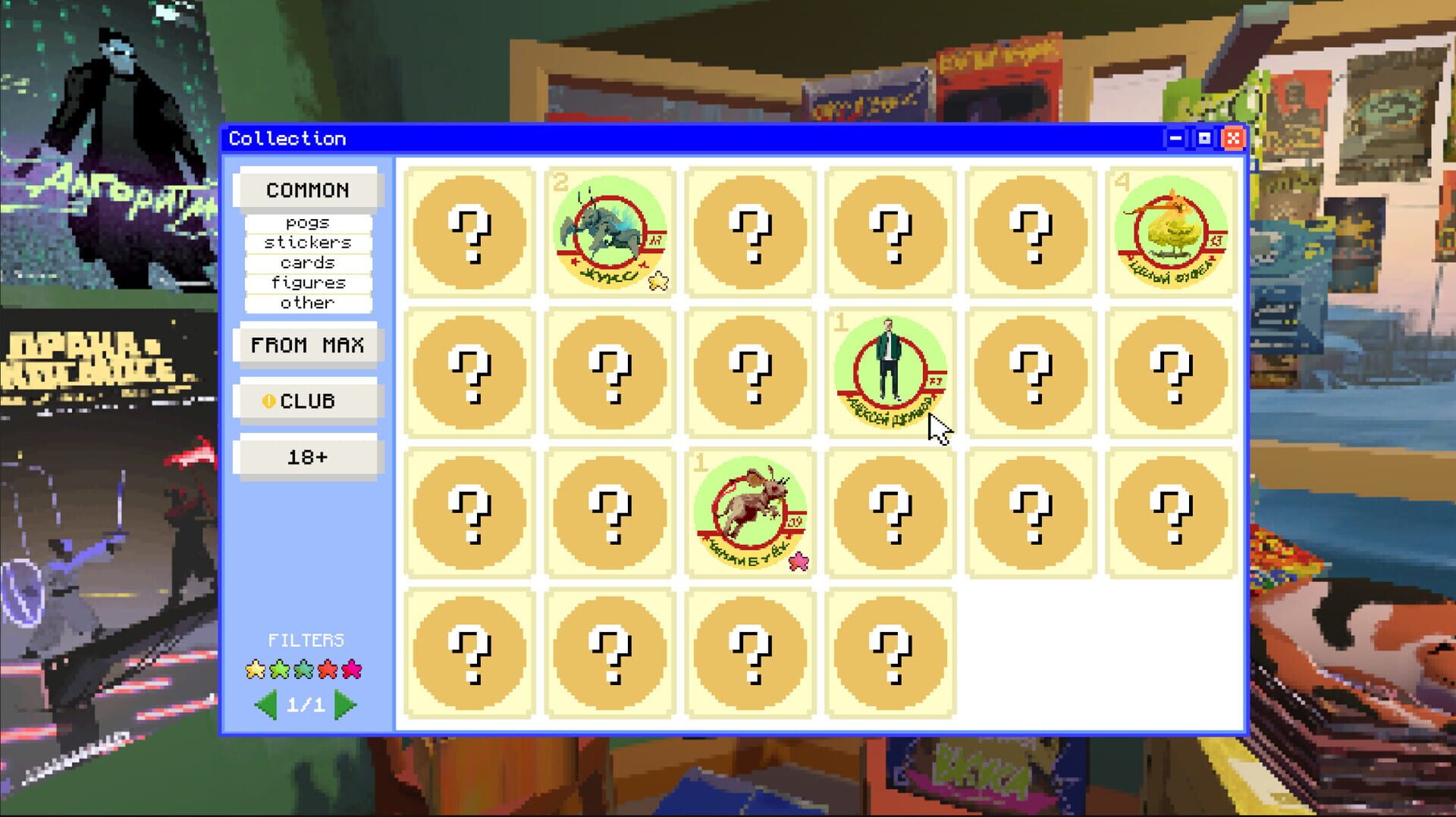Select the cards list entry
Viewport: 1456px width, 817px height.
click(x=307, y=262)
